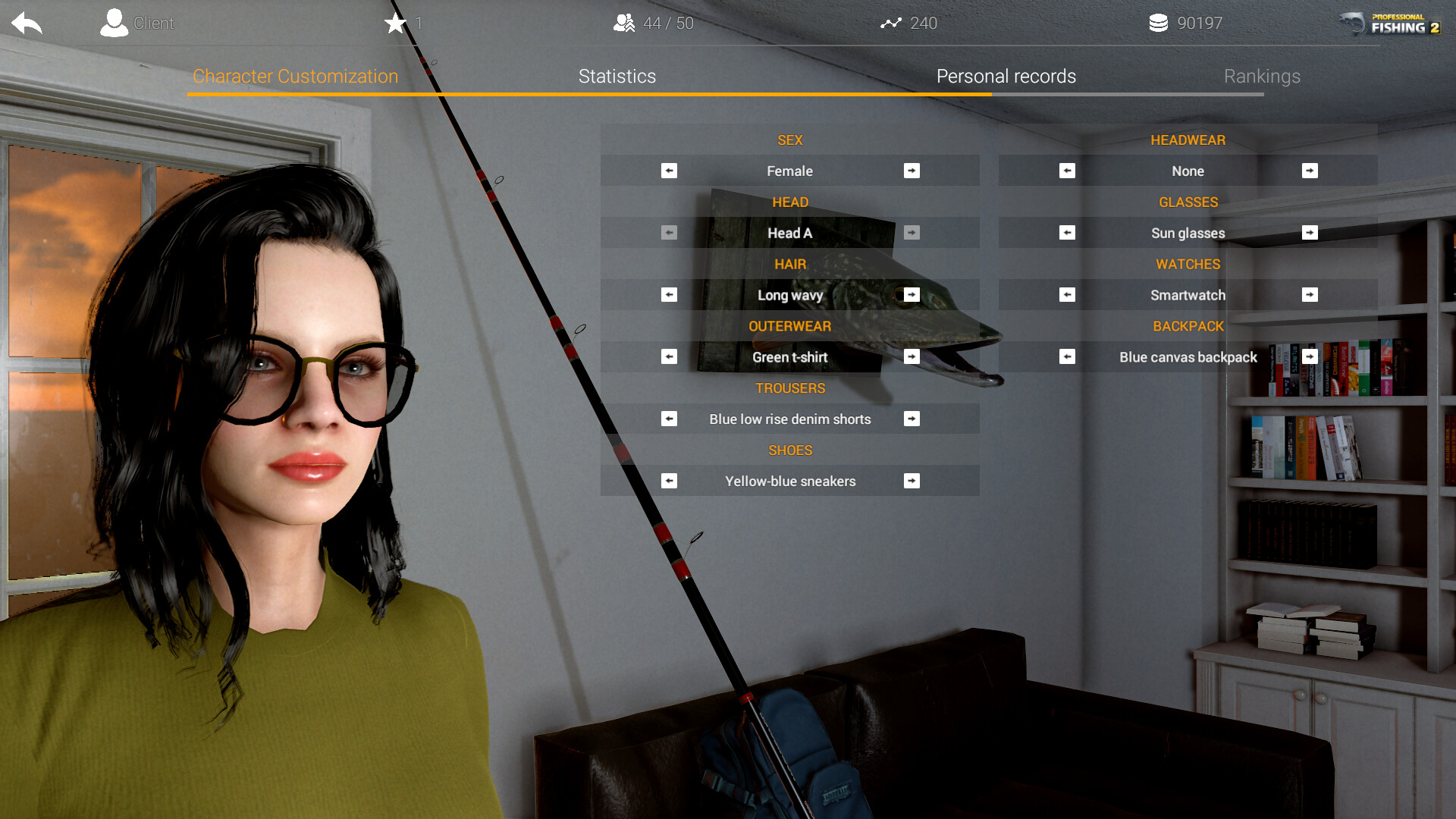The width and height of the screenshot is (1456, 819).
Task: Choose the next shoes option
Action: [912, 482]
